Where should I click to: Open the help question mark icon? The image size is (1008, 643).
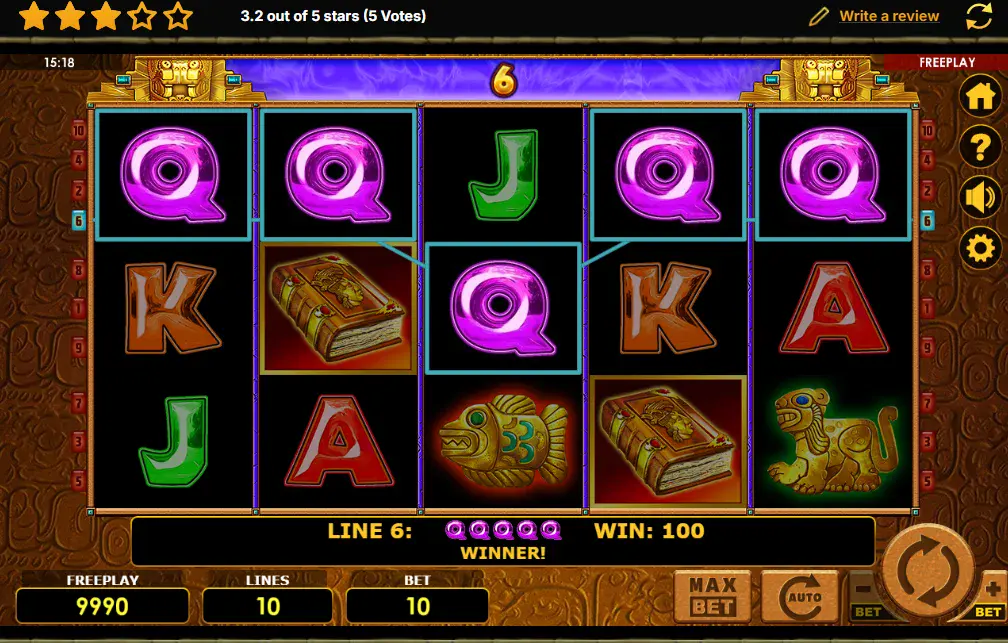pyautogui.click(x=980, y=147)
